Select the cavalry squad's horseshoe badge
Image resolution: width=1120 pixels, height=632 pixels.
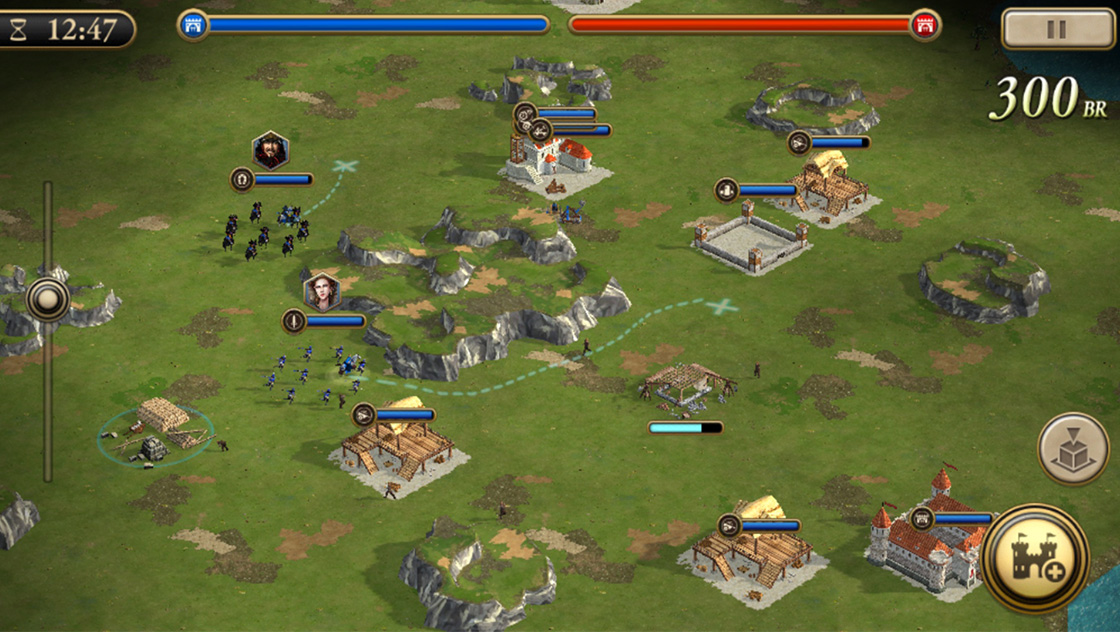[242, 180]
